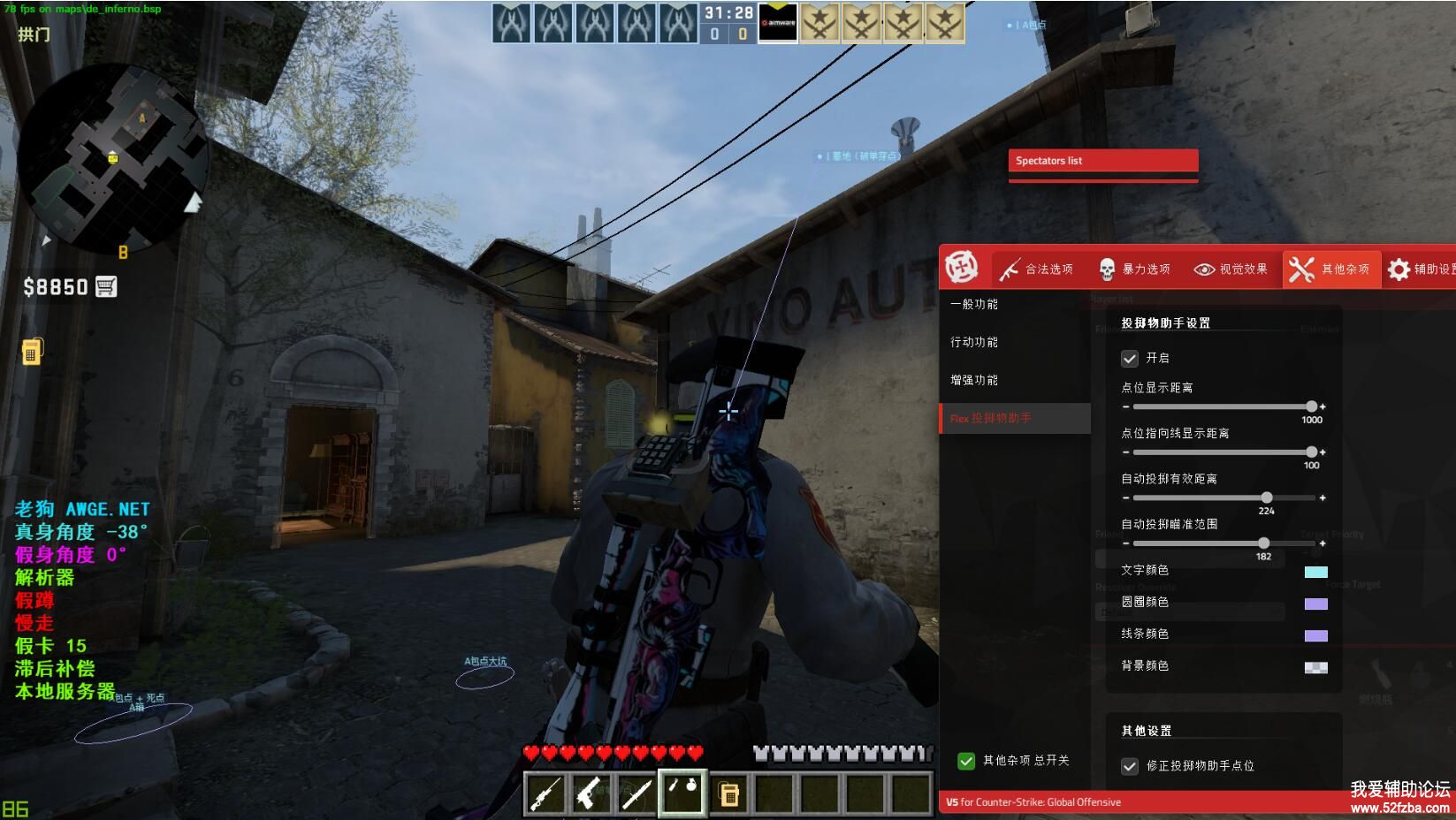Choose the pistol hotbar slot

click(x=591, y=793)
